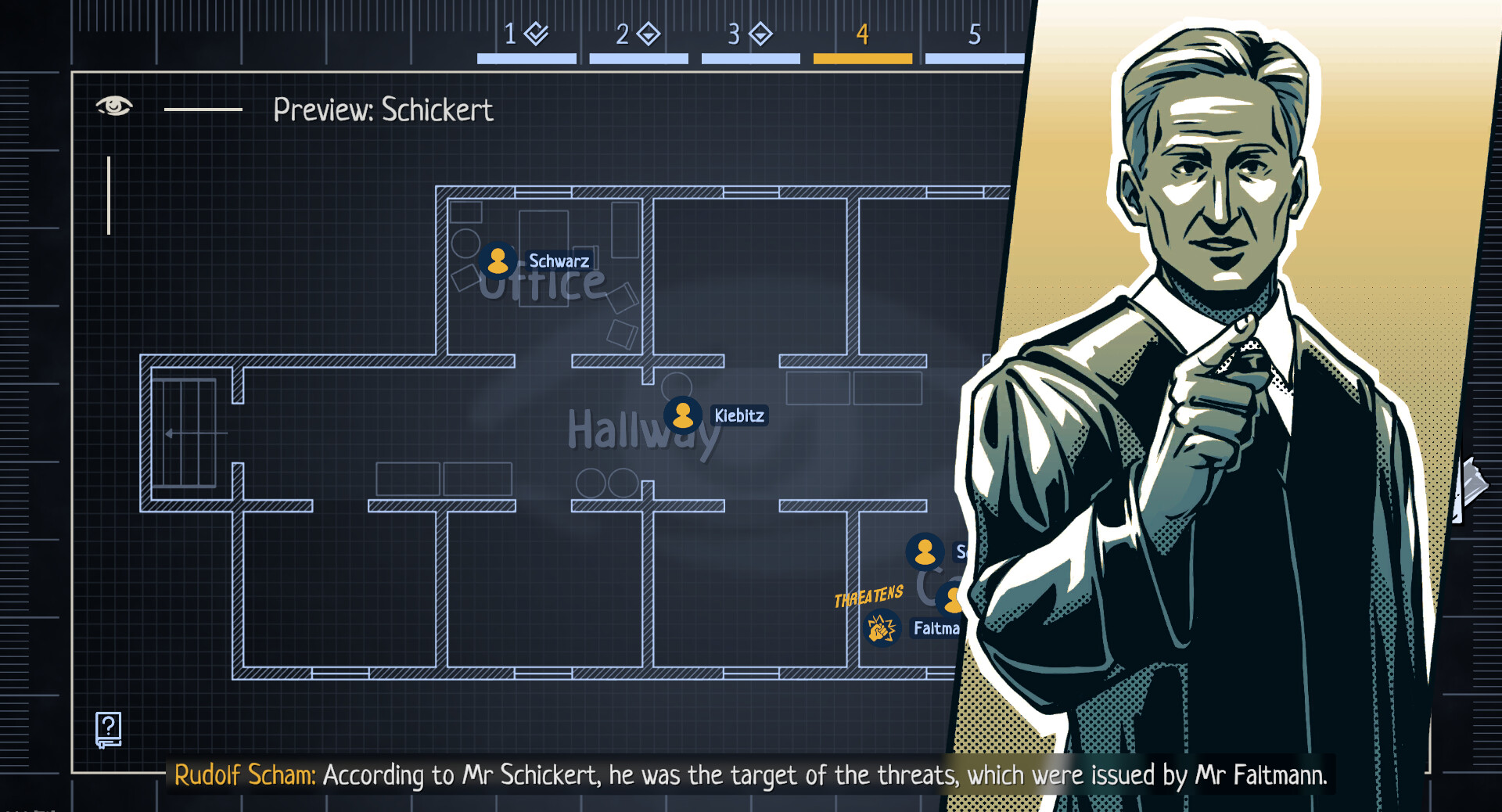Image resolution: width=1502 pixels, height=812 pixels.
Task: Select Kiebitz's person icon in the Hallway
Action: coord(683,415)
